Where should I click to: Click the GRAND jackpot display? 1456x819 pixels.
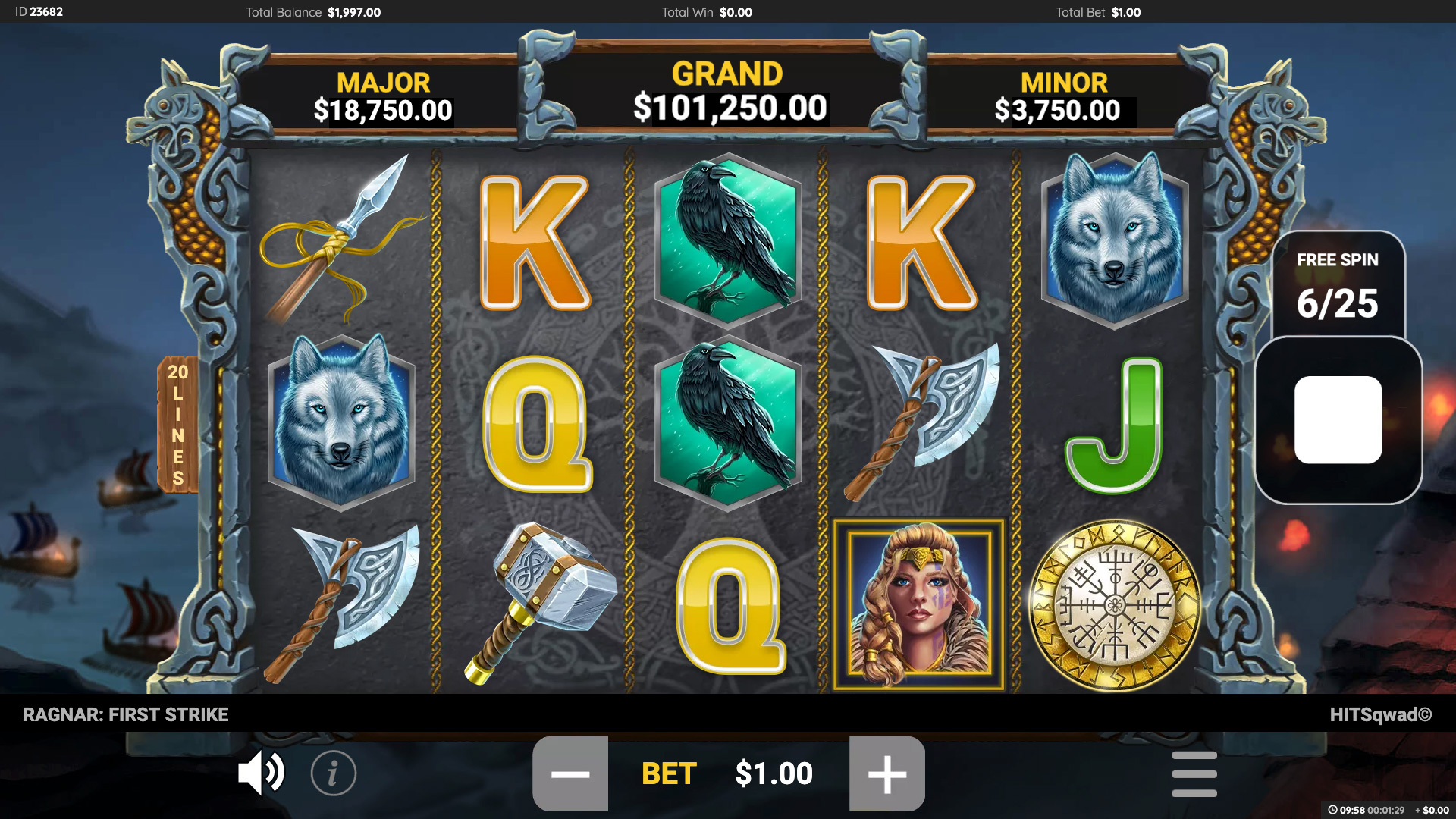coord(726,91)
